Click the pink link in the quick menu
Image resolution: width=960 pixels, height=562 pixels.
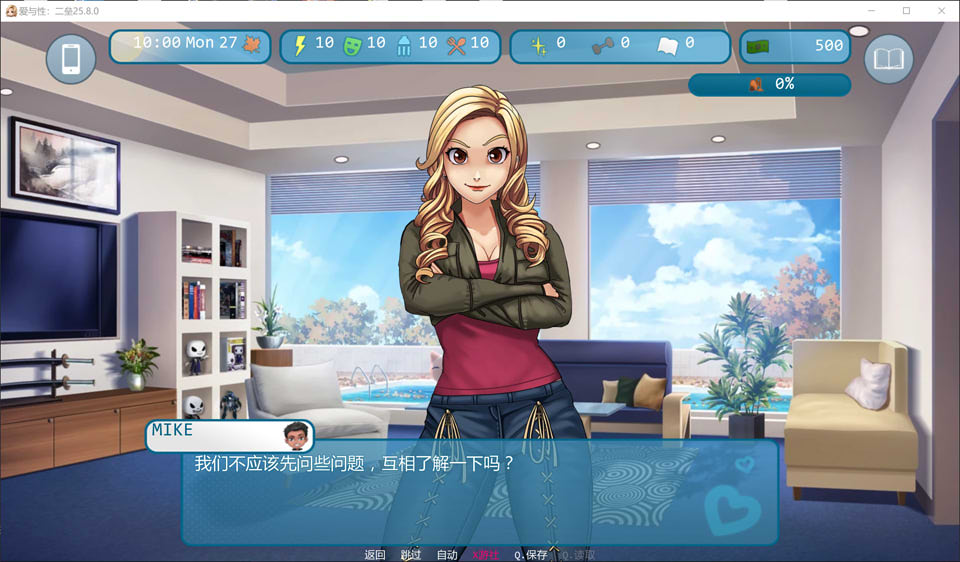tap(486, 555)
